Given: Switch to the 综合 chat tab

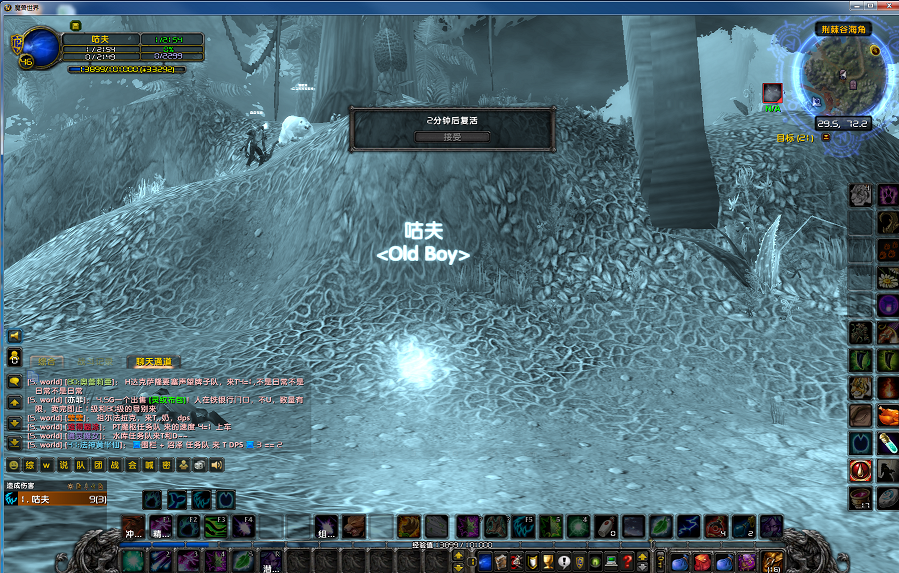Looking at the screenshot, I should pyautogui.click(x=46, y=361).
